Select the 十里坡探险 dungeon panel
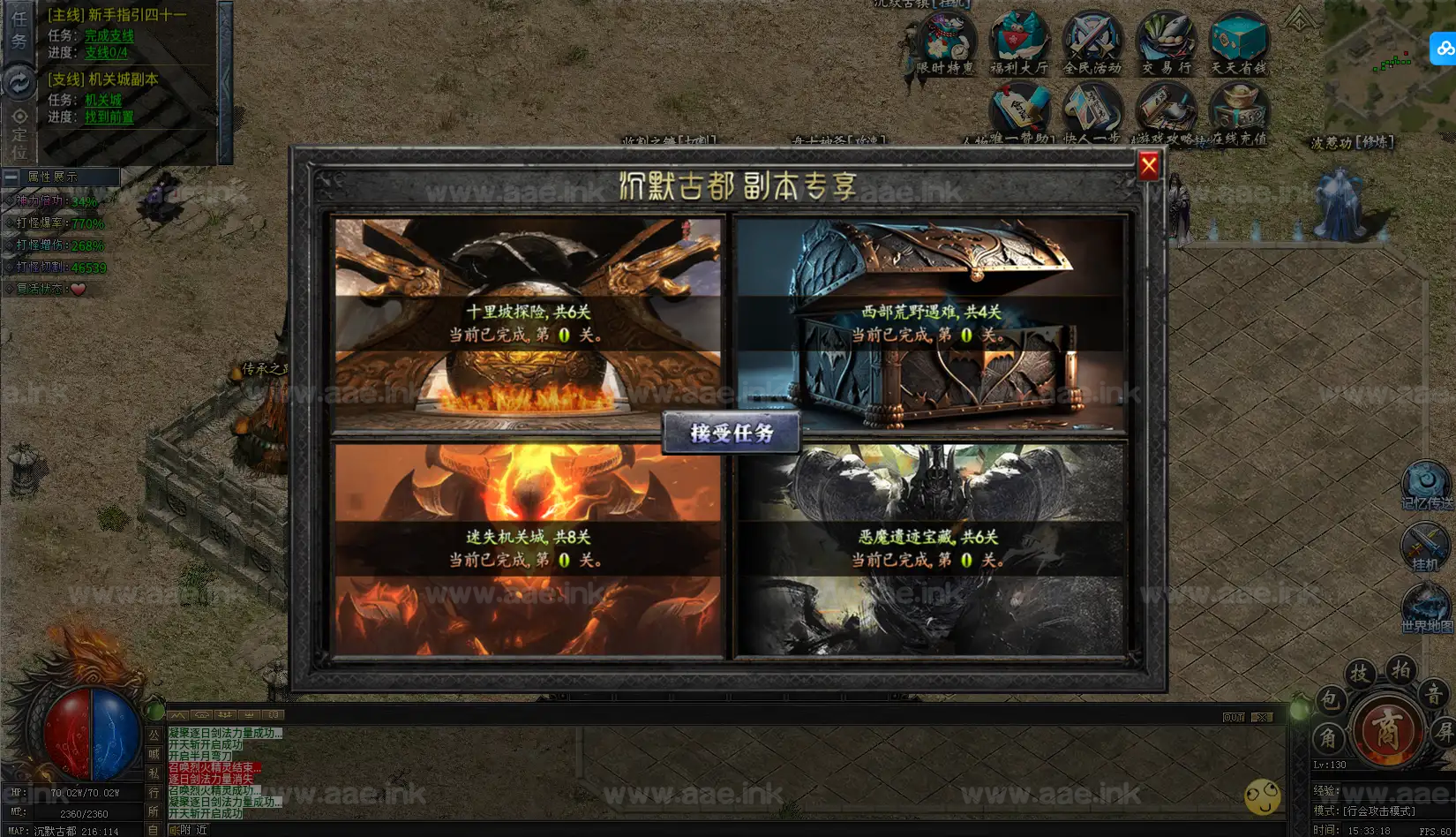Screen dimensions: 1456x837 point(527,323)
